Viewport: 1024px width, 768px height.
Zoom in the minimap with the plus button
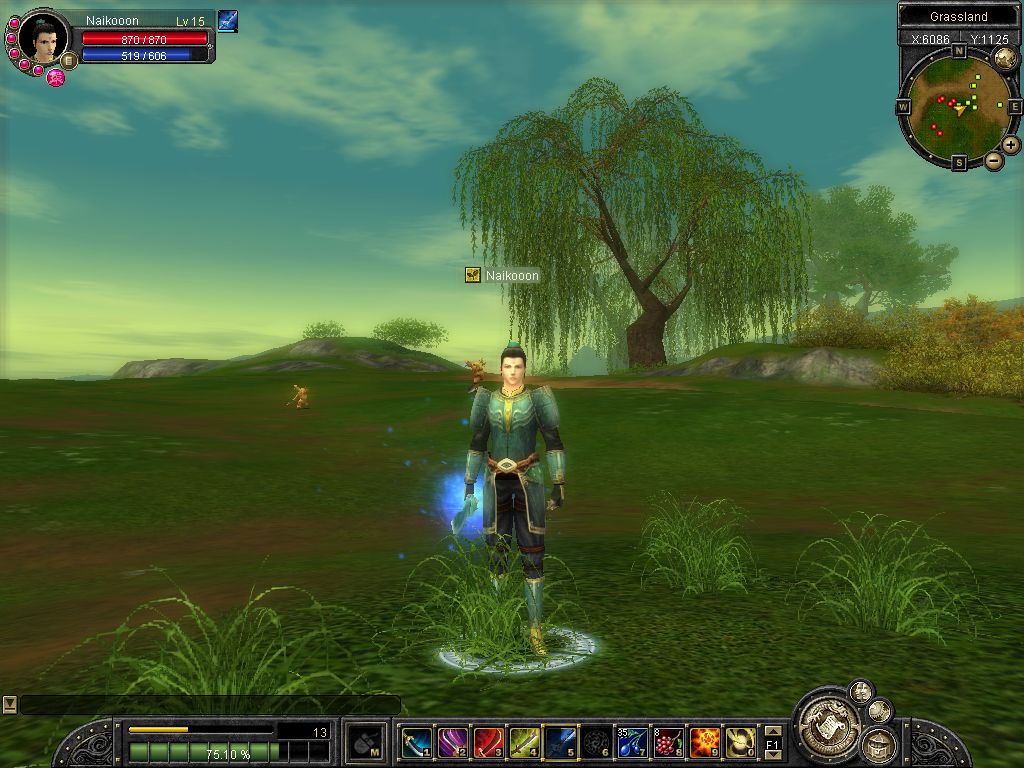pyautogui.click(x=1011, y=145)
